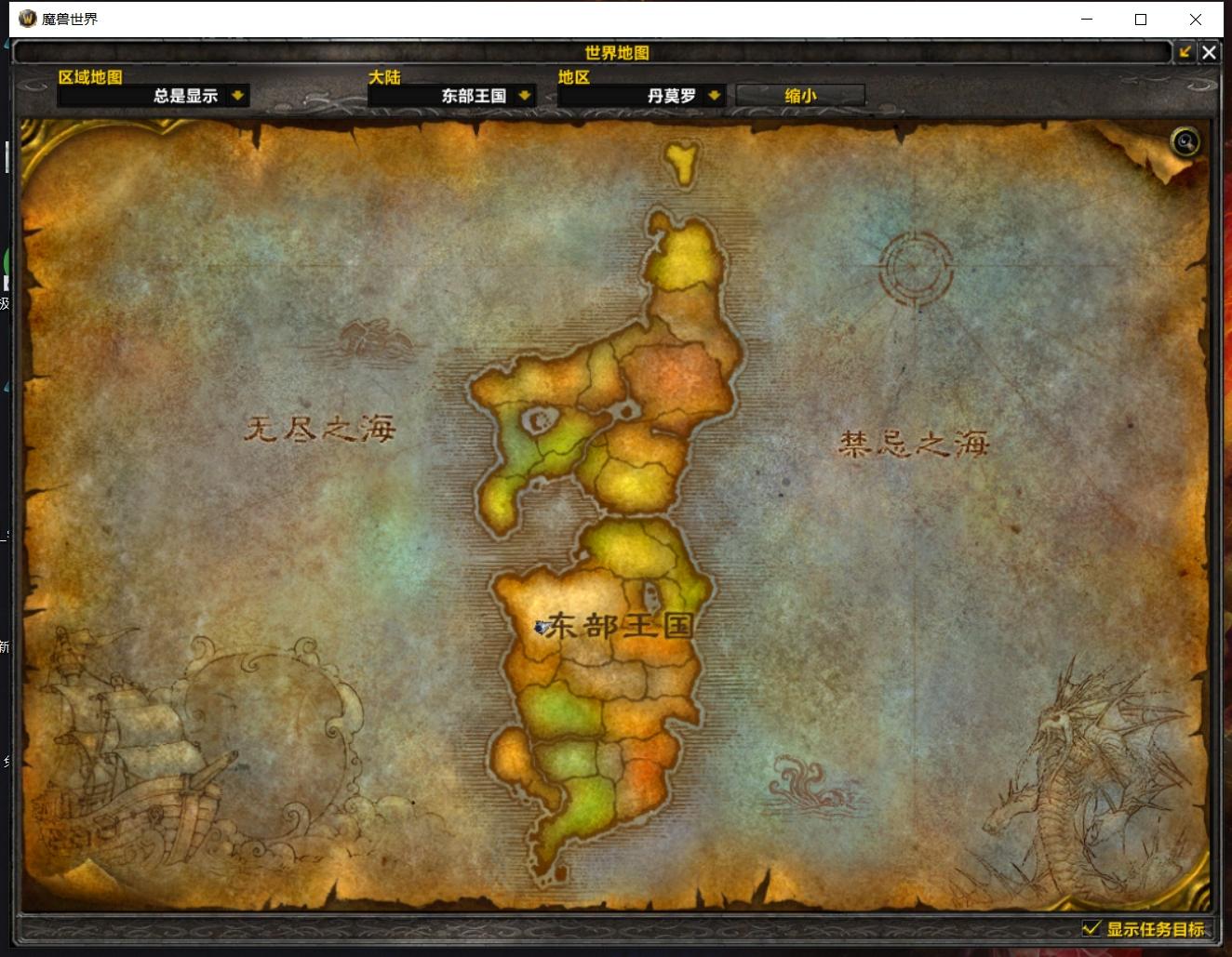Viewport: 1232px width, 957px height.
Task: Click the 缩小 zoom out button
Action: pos(800,95)
